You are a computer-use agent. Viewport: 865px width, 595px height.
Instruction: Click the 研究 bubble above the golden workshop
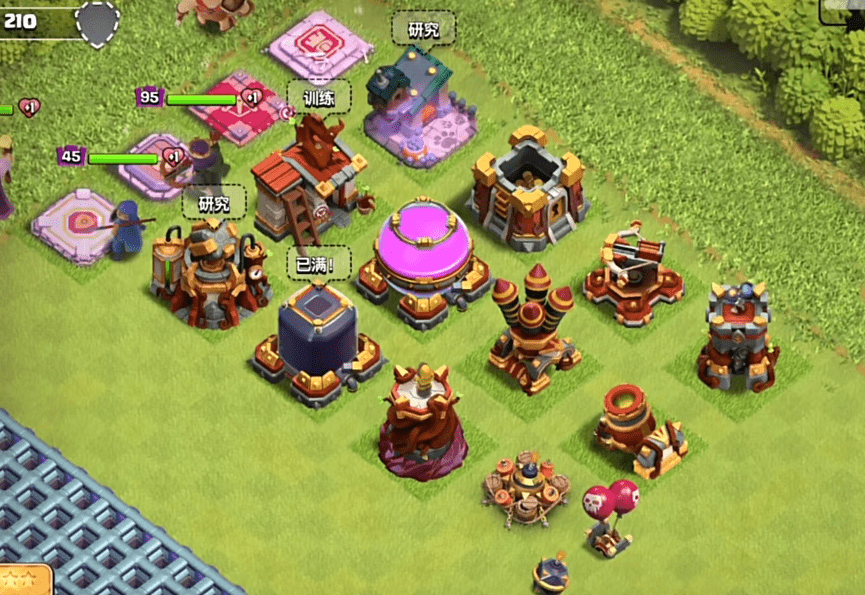coord(214,202)
